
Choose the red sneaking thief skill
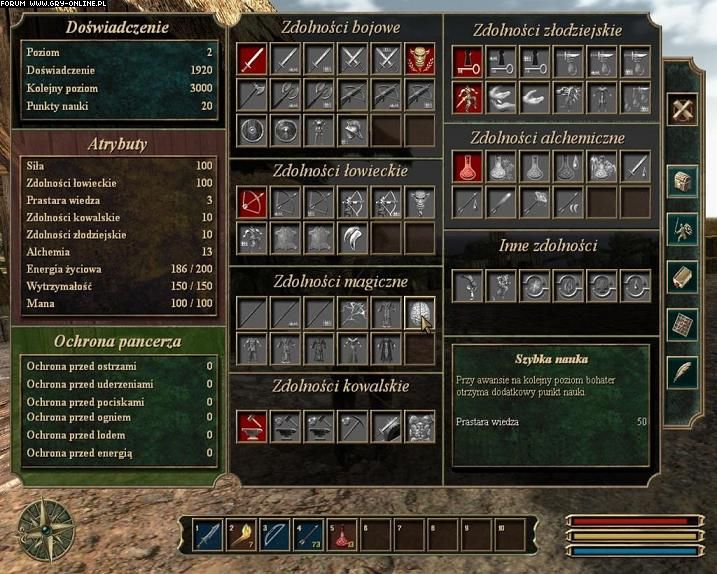[467, 96]
